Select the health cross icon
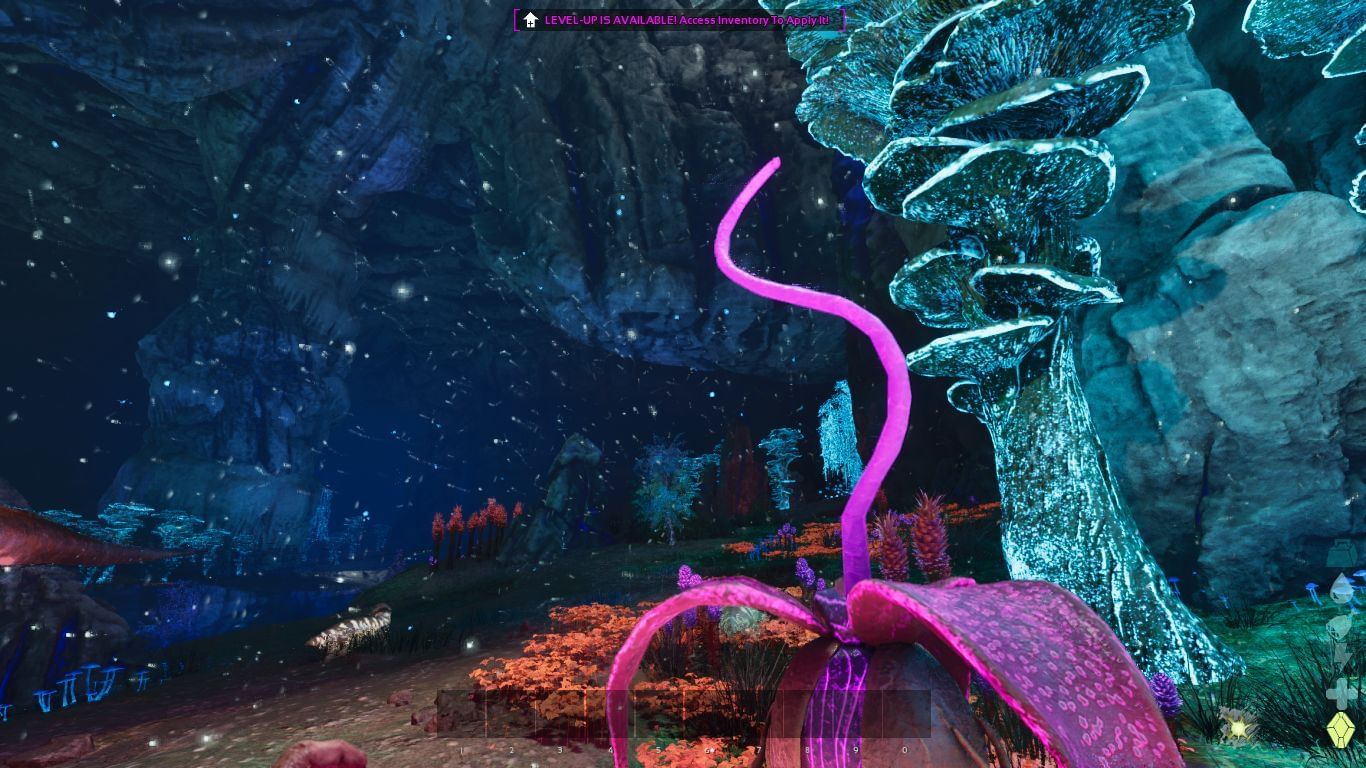Screen dimensions: 1366x768 click(x=1340, y=693)
